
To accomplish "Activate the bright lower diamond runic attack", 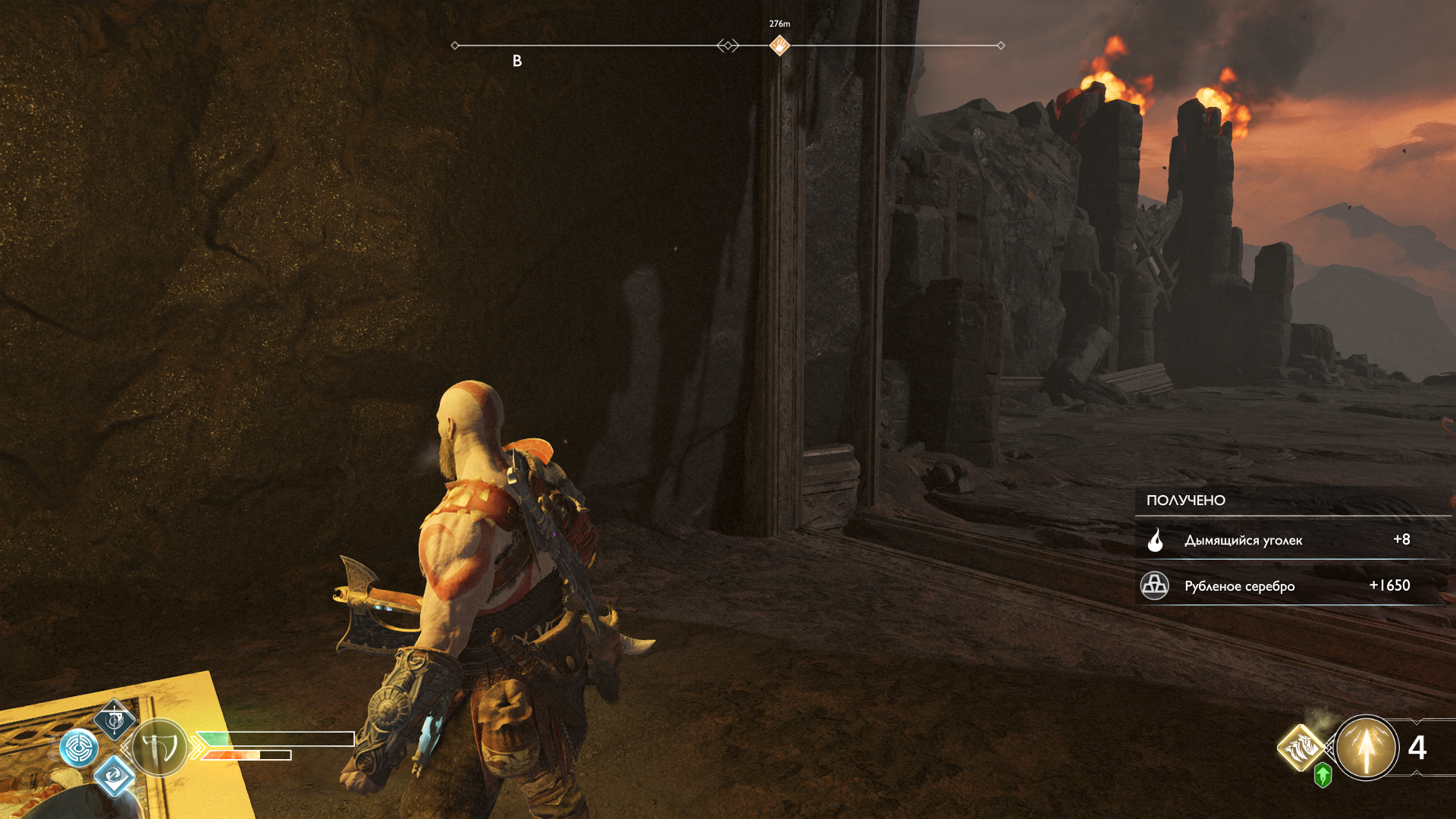I will [x=115, y=775].
